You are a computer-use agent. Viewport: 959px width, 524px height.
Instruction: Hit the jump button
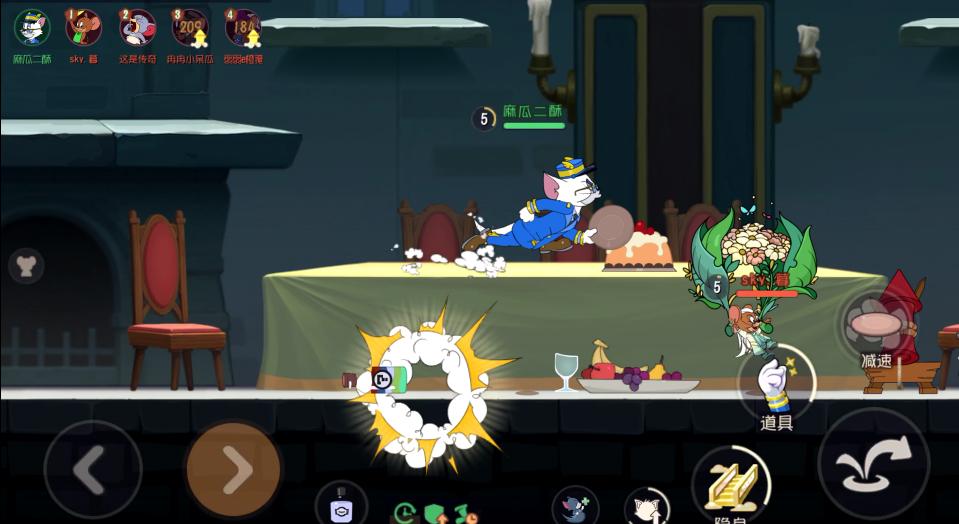(x=873, y=464)
